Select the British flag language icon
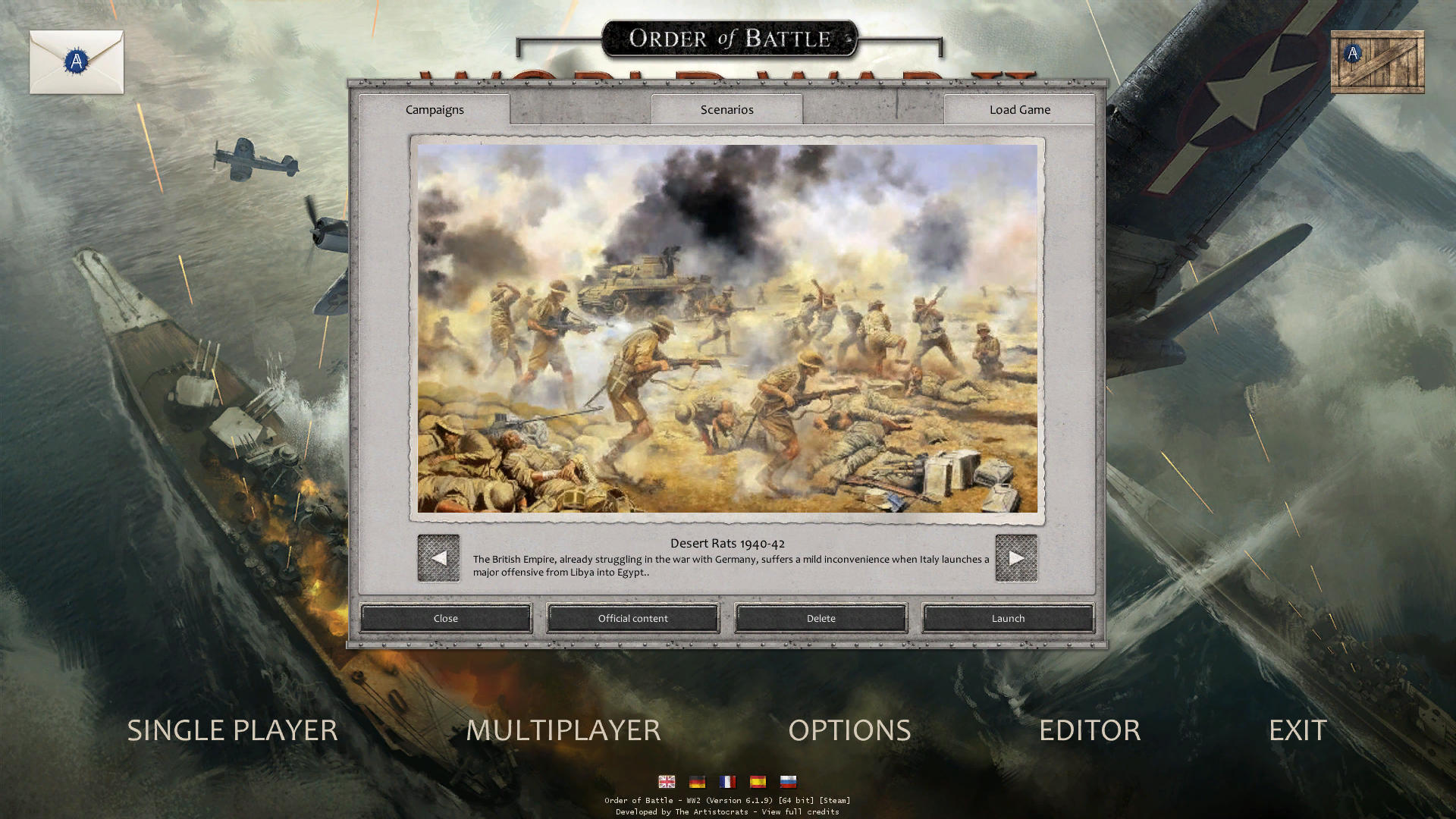This screenshot has width=1456, height=819. coord(667,781)
